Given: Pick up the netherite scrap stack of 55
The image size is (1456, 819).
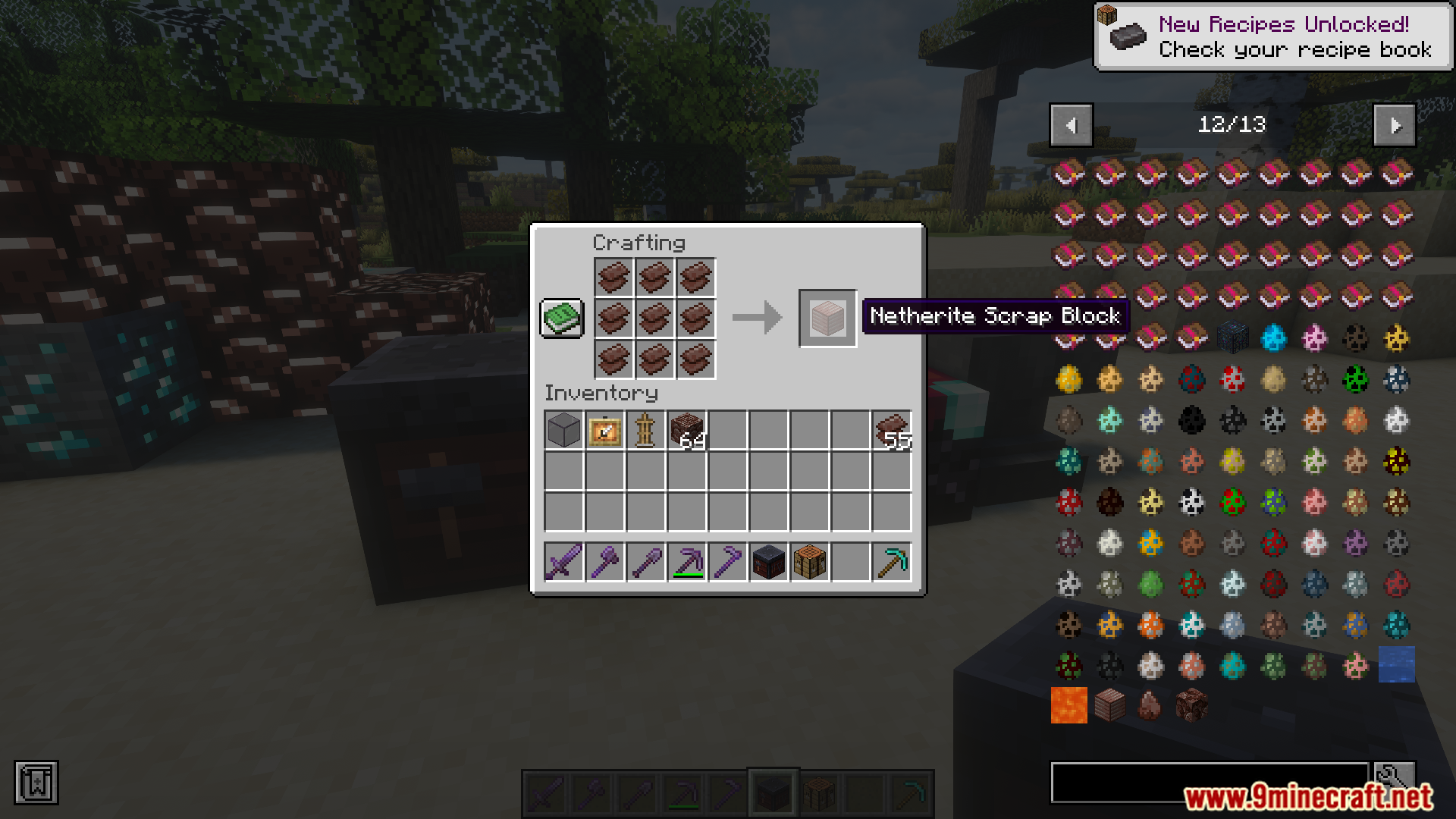Looking at the screenshot, I should point(892,431).
